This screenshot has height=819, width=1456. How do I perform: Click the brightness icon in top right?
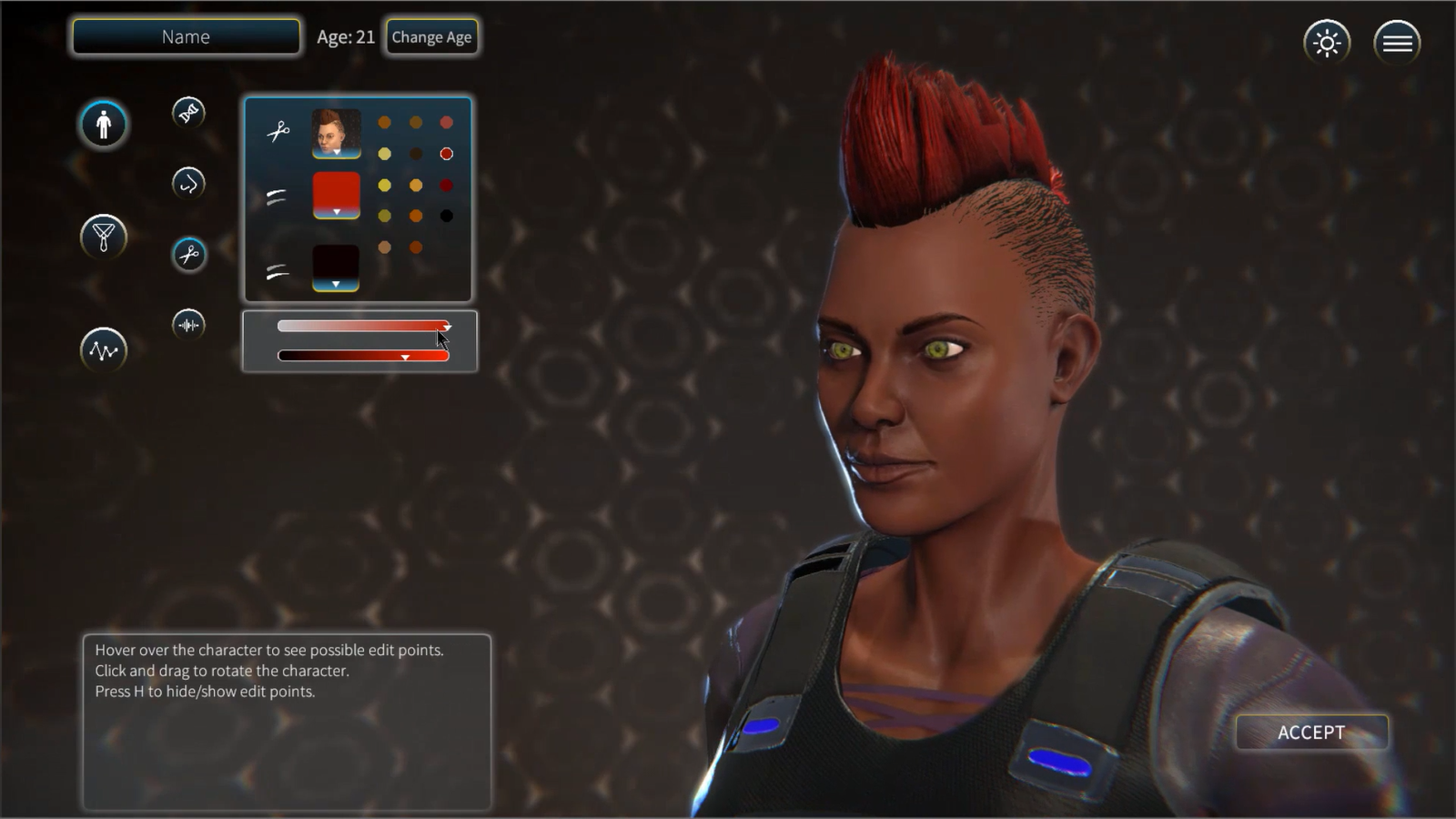click(1327, 42)
